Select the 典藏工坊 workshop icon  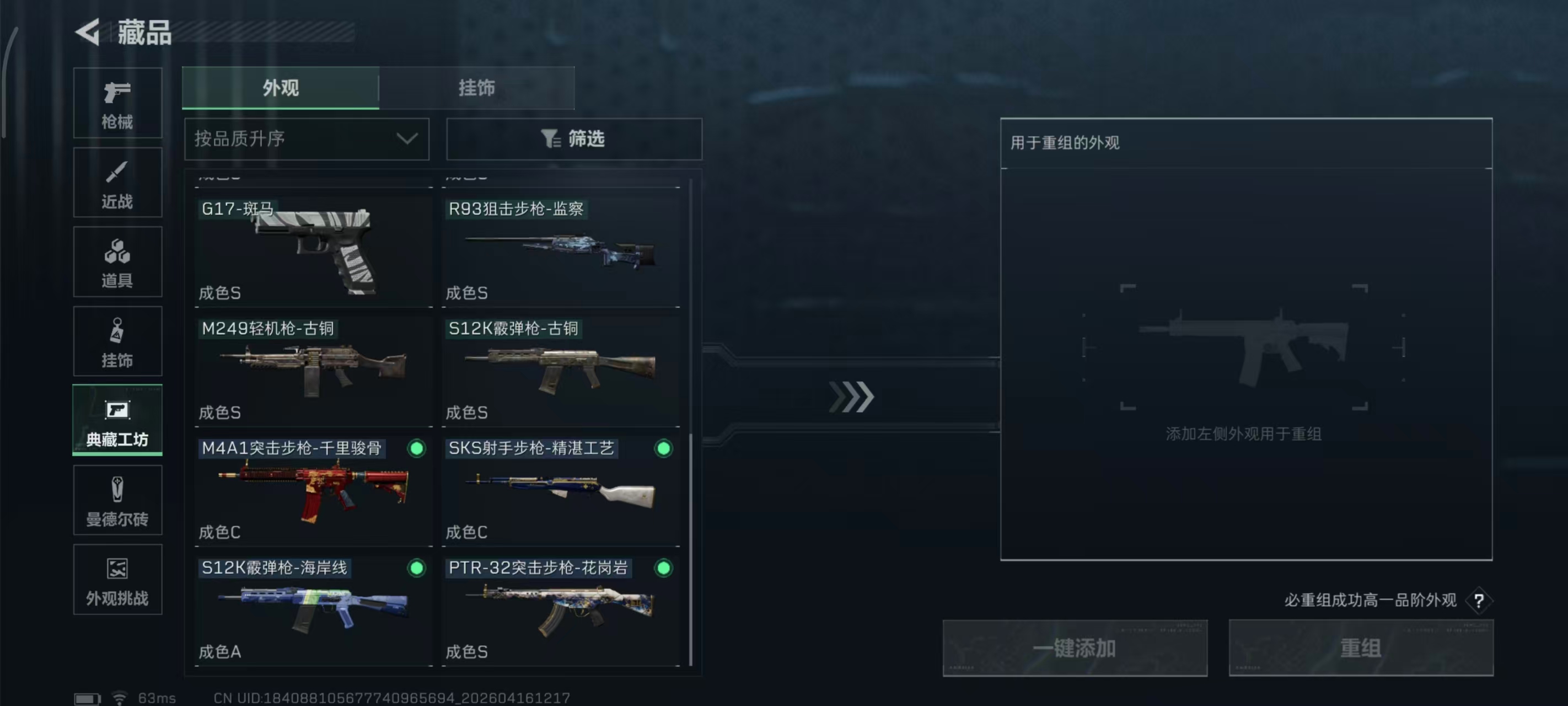point(117,421)
